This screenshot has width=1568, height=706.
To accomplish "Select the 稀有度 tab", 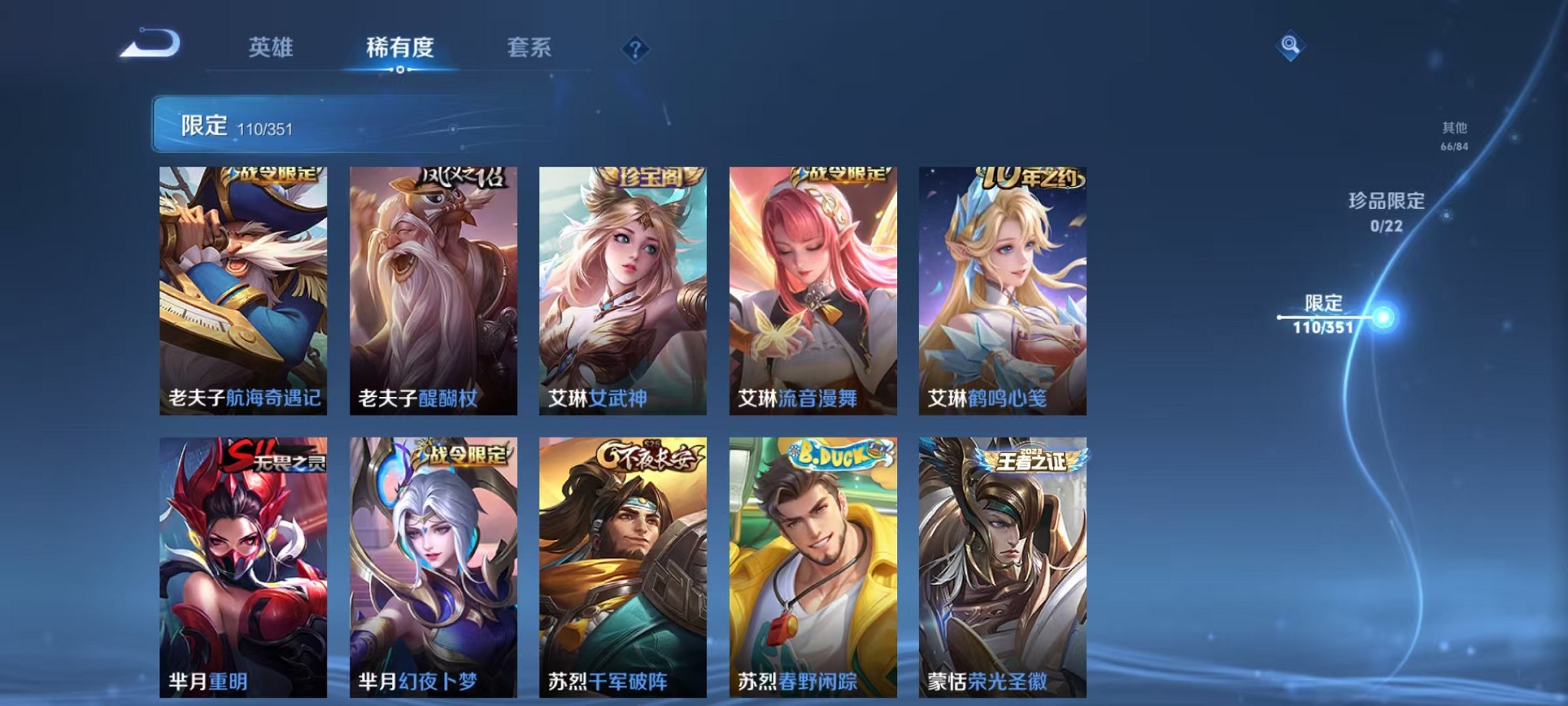I will 400,48.
